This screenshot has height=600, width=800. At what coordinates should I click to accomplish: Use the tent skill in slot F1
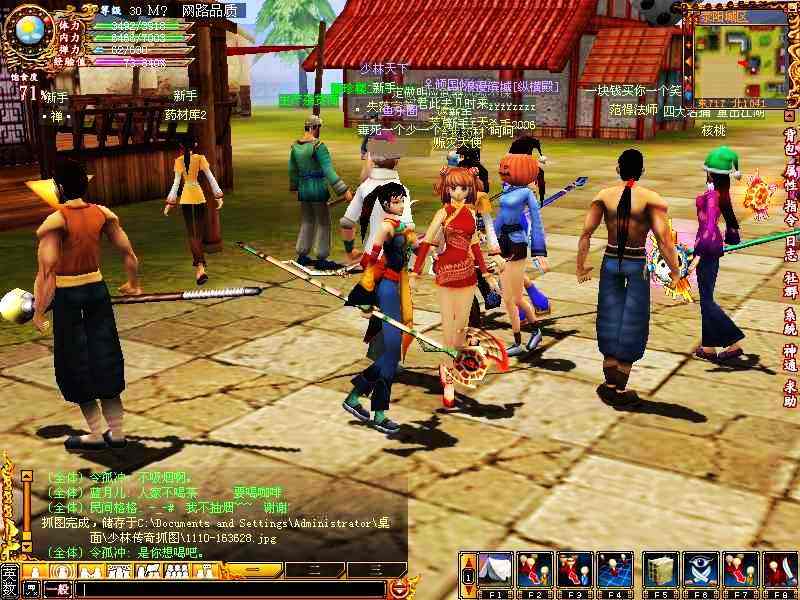[495, 570]
